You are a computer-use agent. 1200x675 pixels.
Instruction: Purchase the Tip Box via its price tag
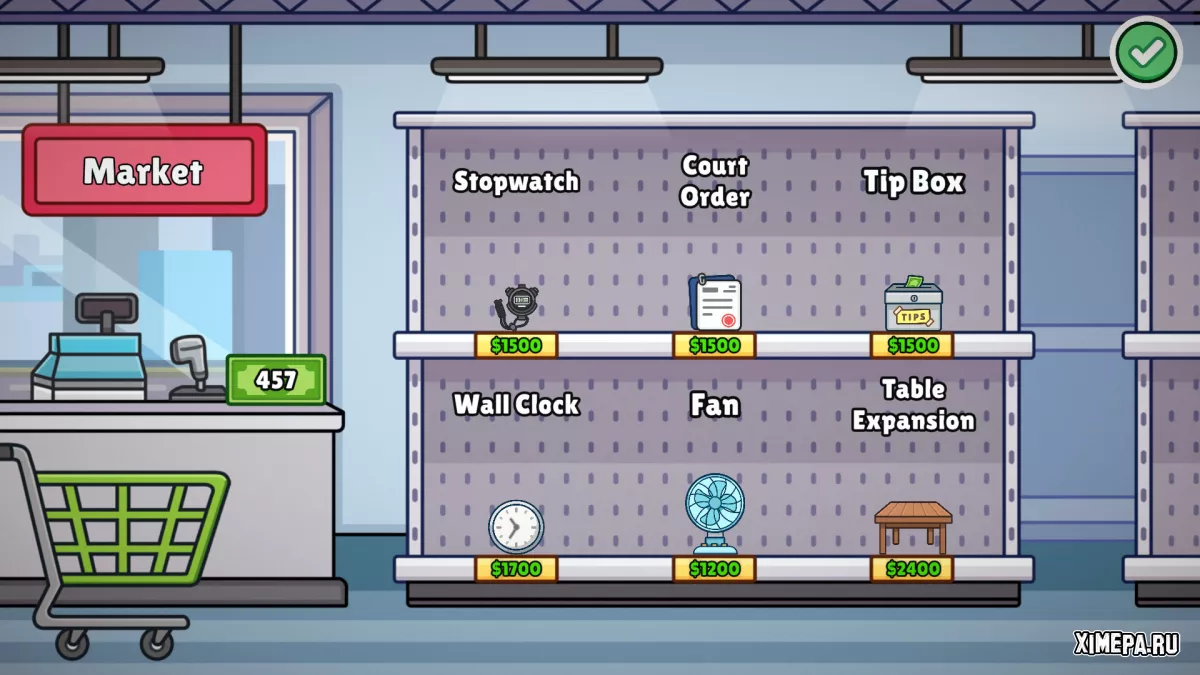click(x=912, y=346)
